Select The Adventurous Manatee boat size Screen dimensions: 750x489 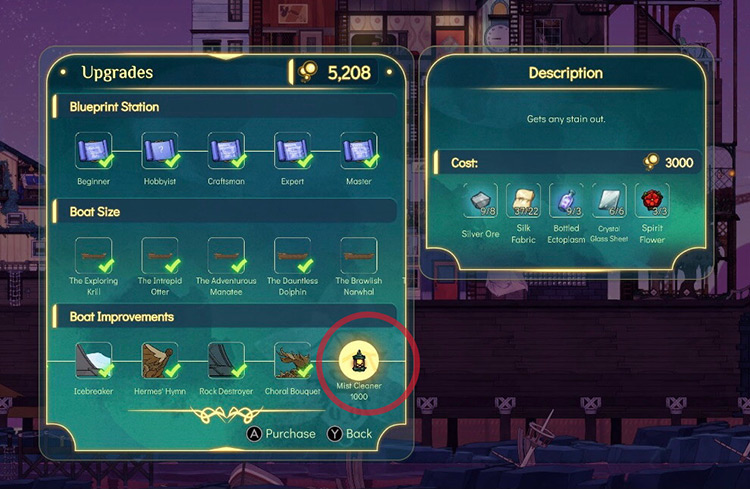[226, 257]
